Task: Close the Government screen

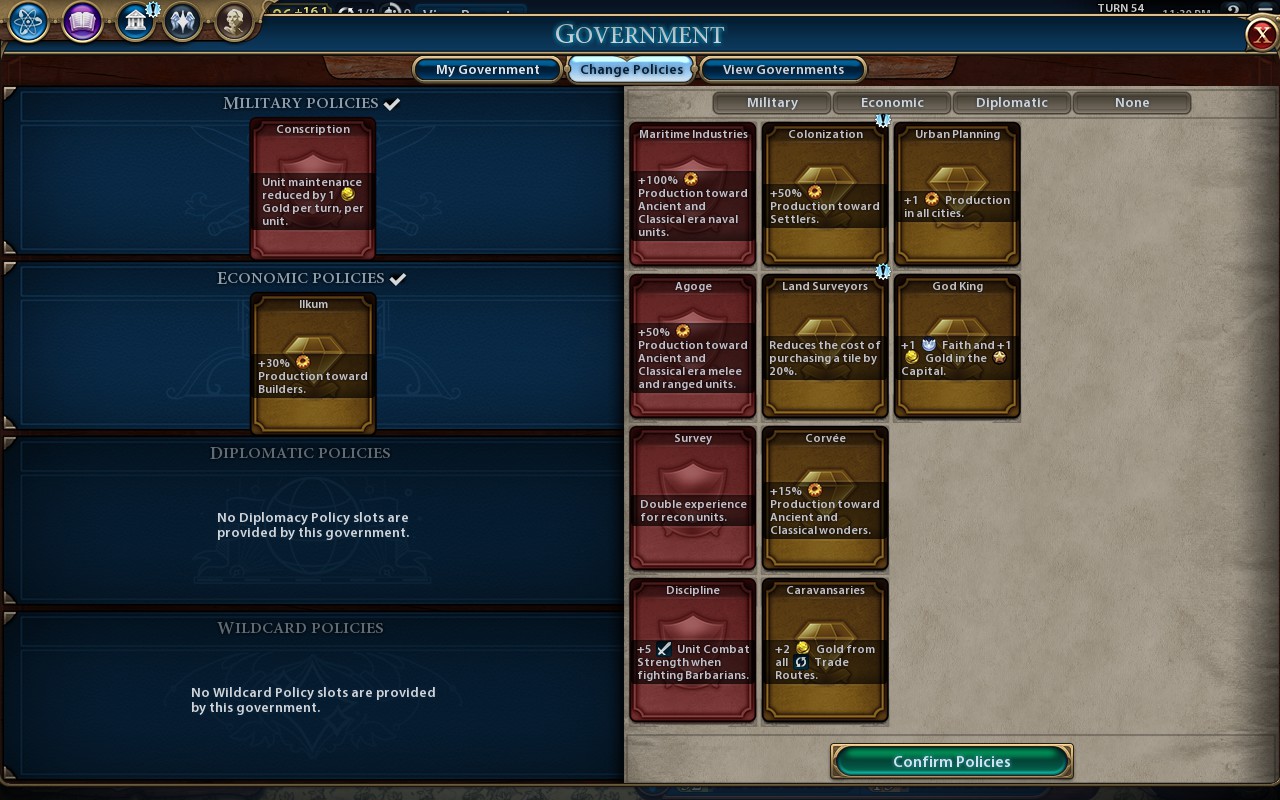Action: (x=1260, y=34)
